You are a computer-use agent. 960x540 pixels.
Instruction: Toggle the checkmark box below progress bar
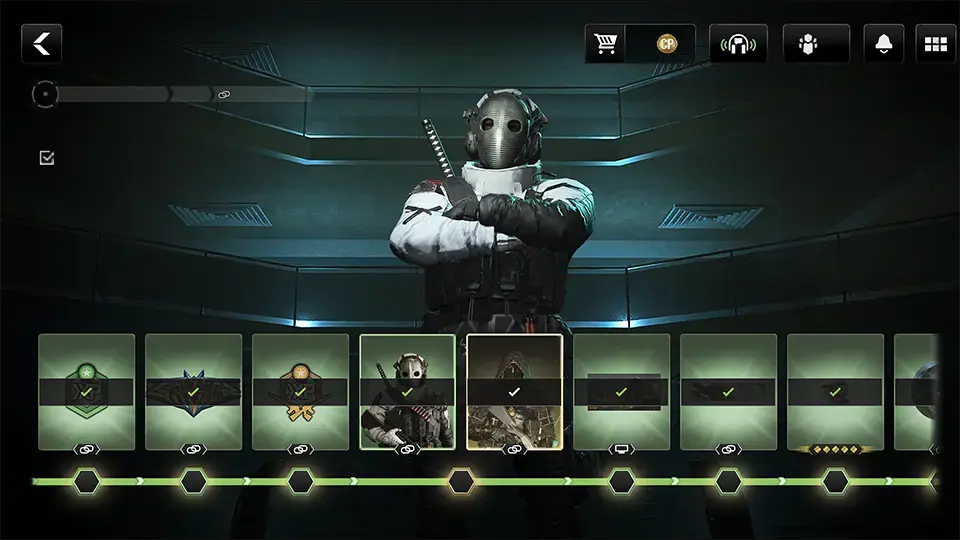point(46,158)
